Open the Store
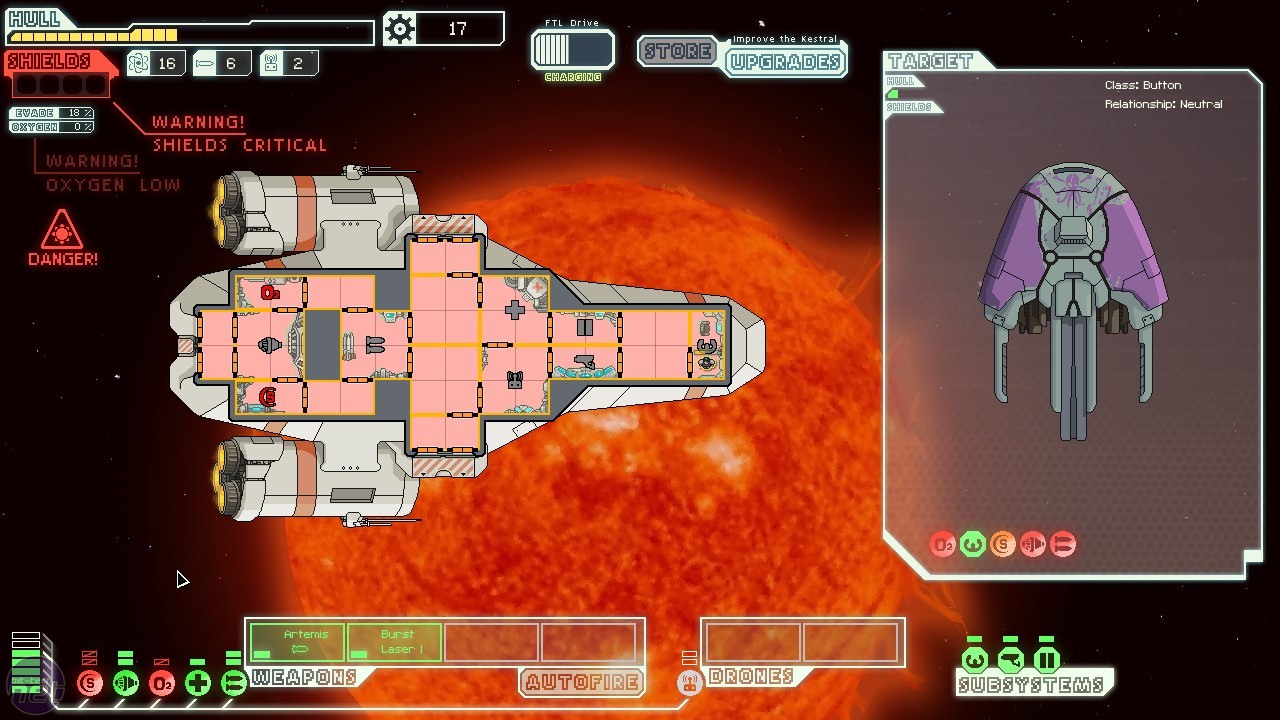Viewport: 1280px width, 720px height. coord(678,51)
